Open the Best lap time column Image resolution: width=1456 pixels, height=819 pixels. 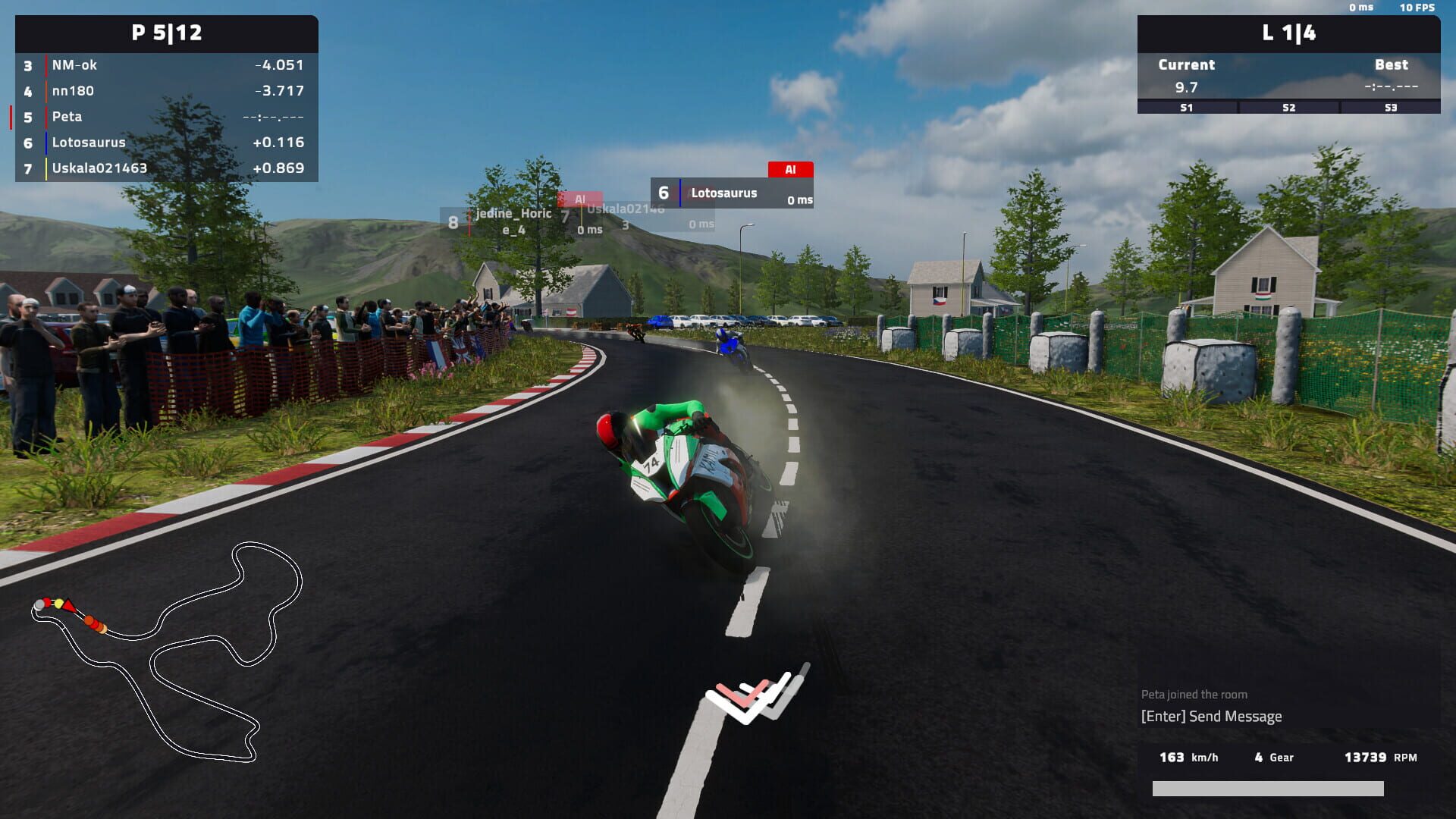(x=1392, y=64)
